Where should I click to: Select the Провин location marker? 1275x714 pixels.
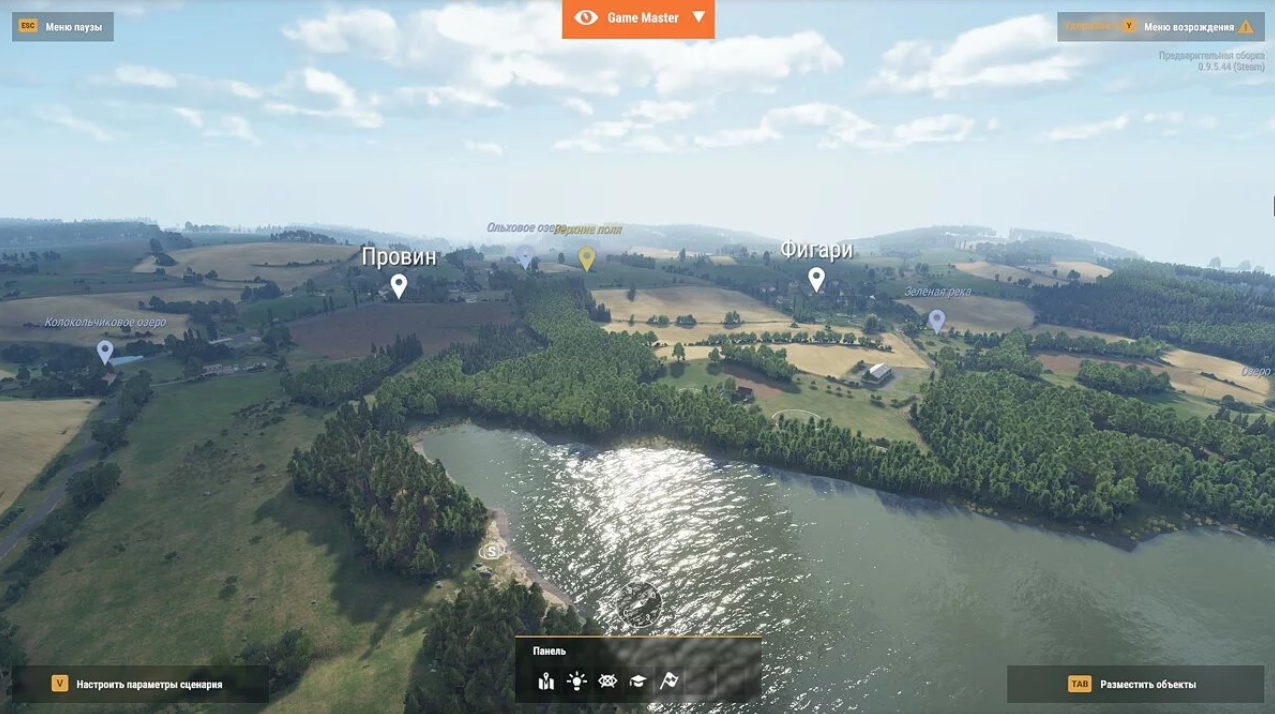[398, 286]
